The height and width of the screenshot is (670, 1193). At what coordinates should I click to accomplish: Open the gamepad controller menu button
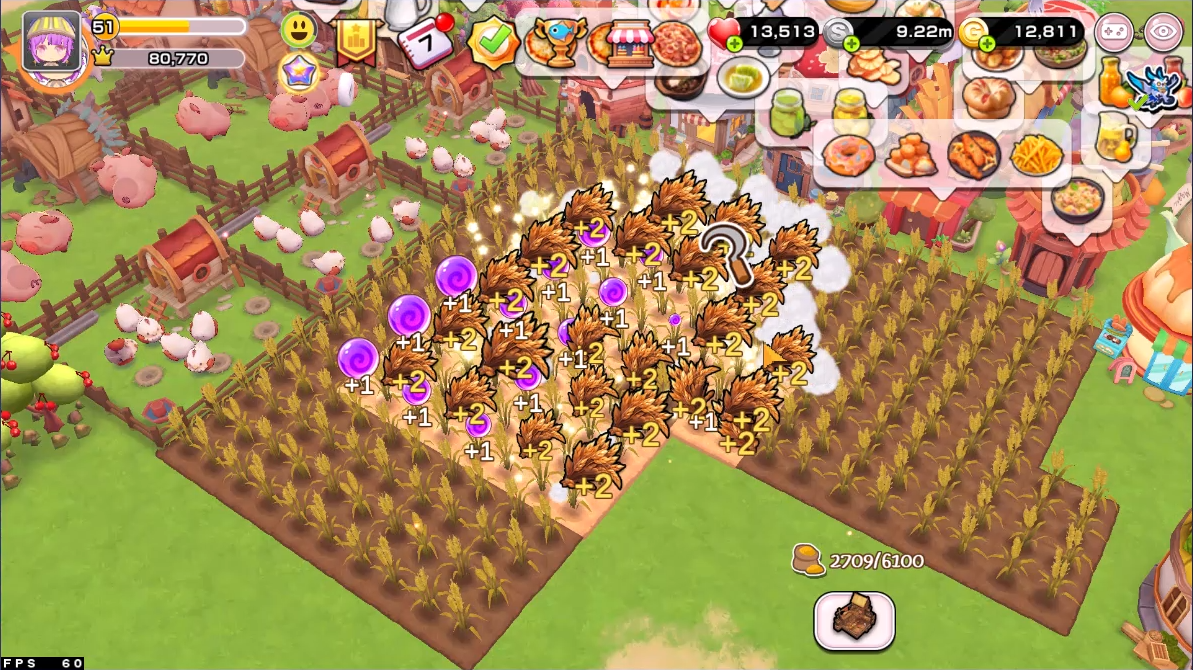point(1113,33)
